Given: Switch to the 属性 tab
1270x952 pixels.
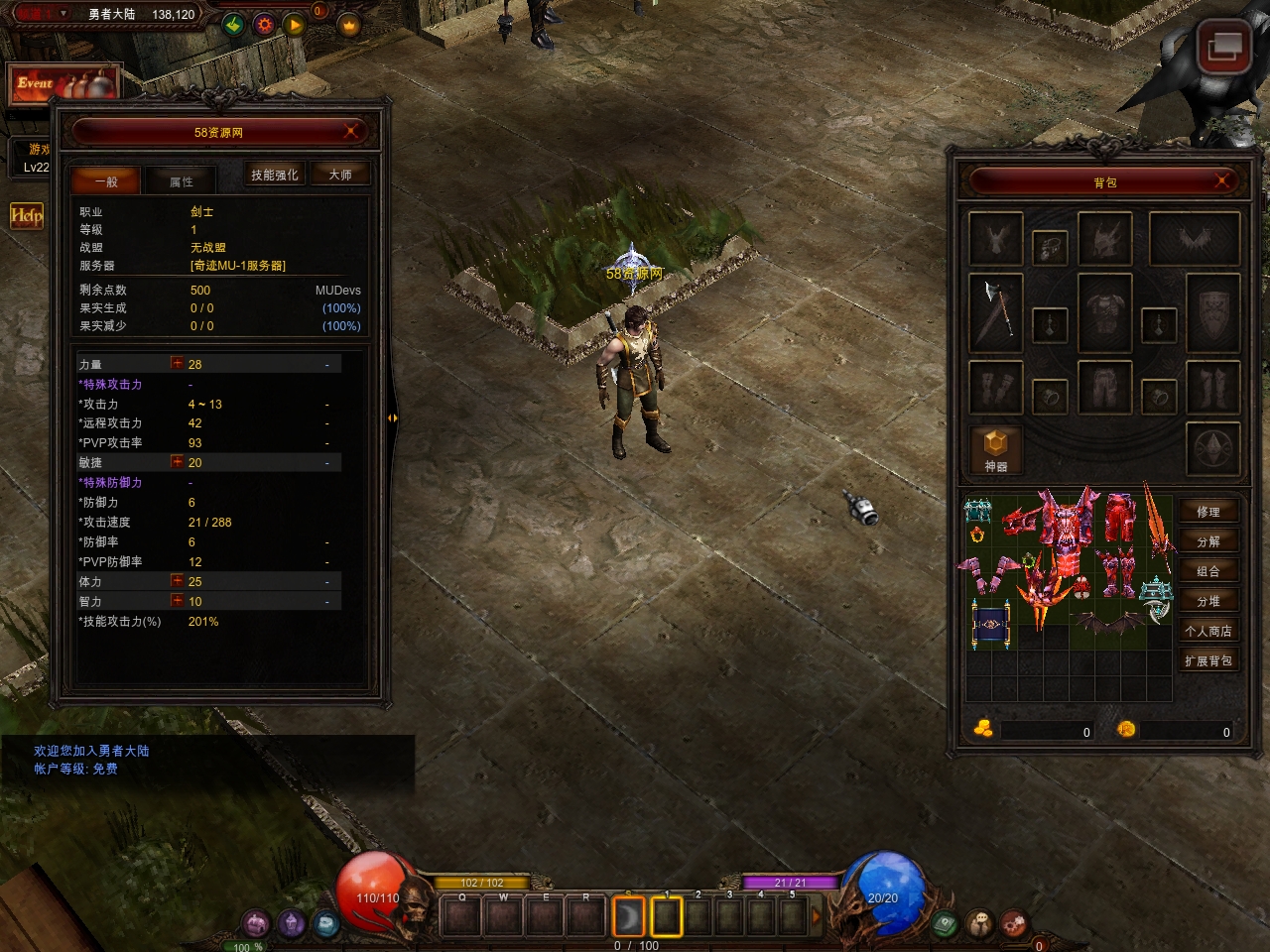Looking at the screenshot, I should pyautogui.click(x=181, y=181).
